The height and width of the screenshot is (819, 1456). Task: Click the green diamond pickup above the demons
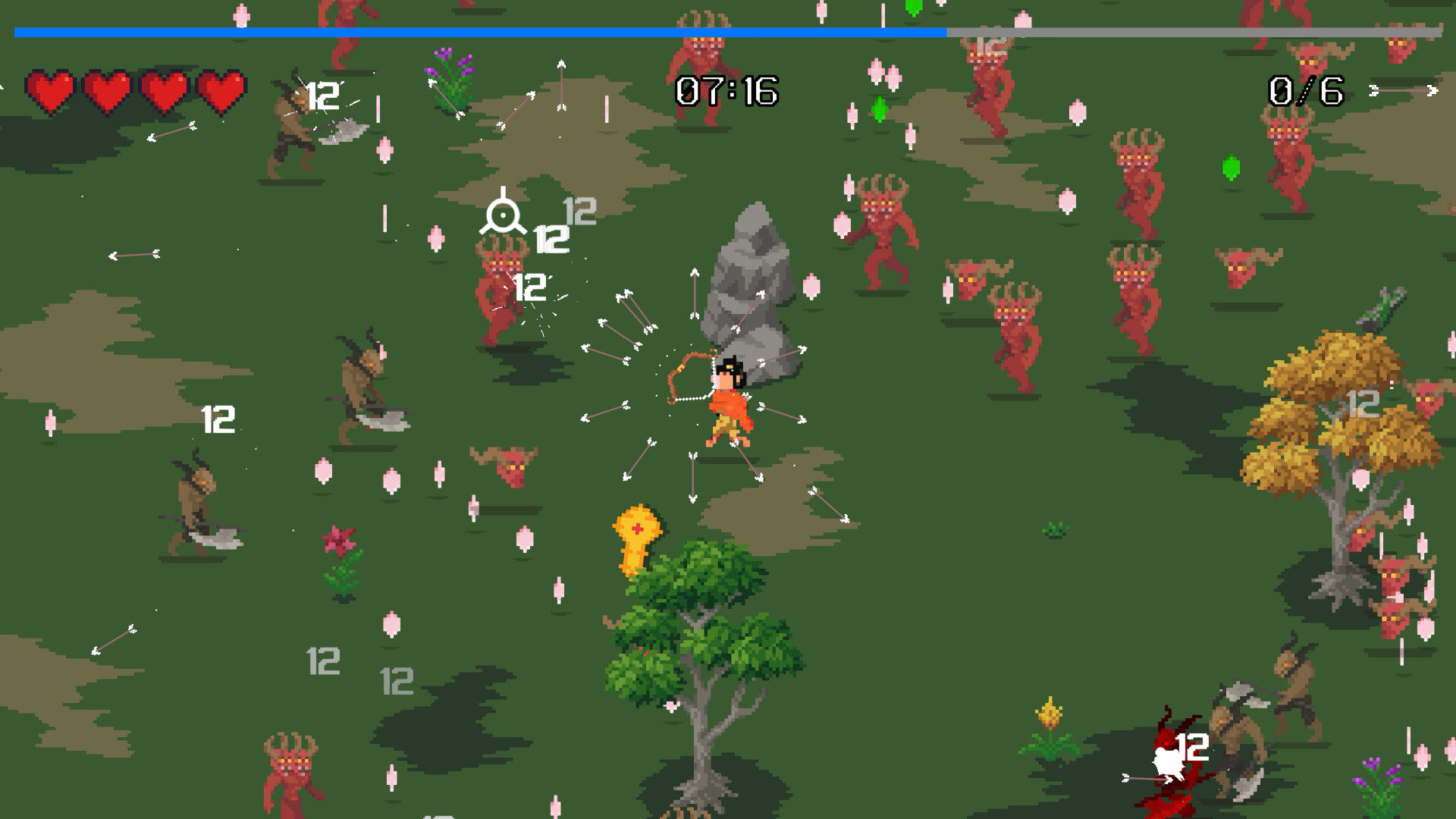(878, 110)
